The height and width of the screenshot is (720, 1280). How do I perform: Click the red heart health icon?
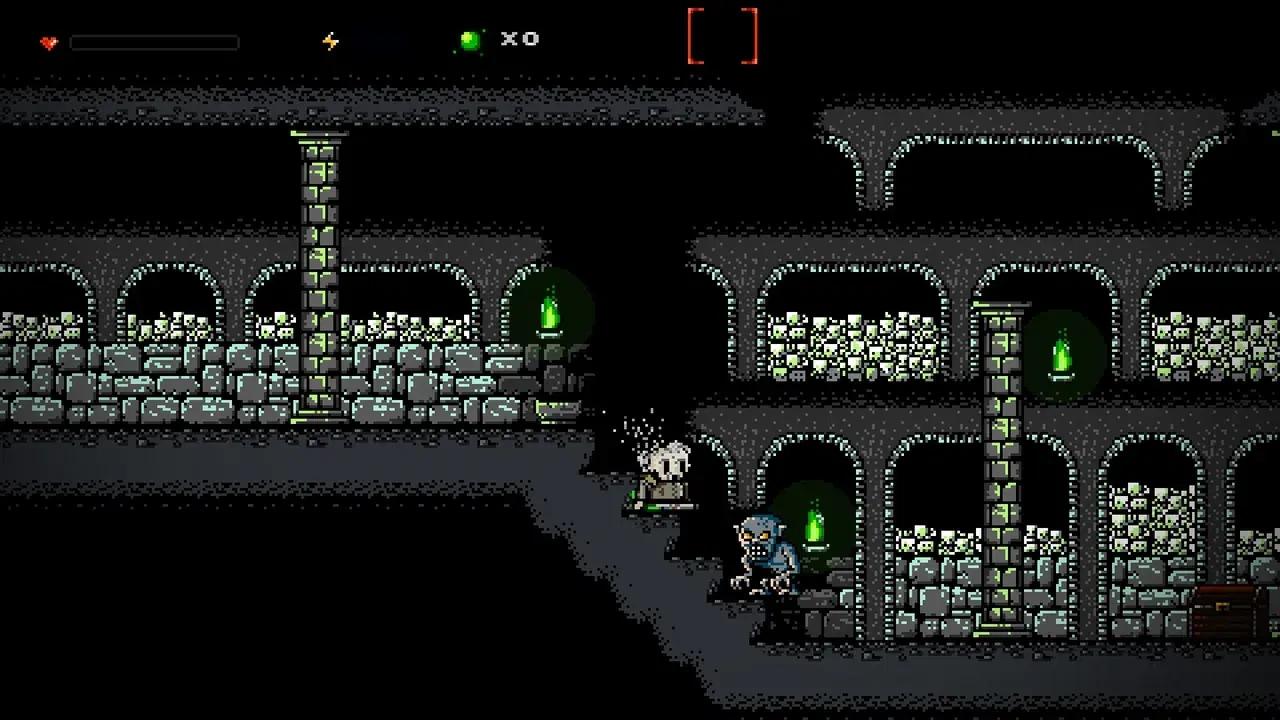coord(49,43)
